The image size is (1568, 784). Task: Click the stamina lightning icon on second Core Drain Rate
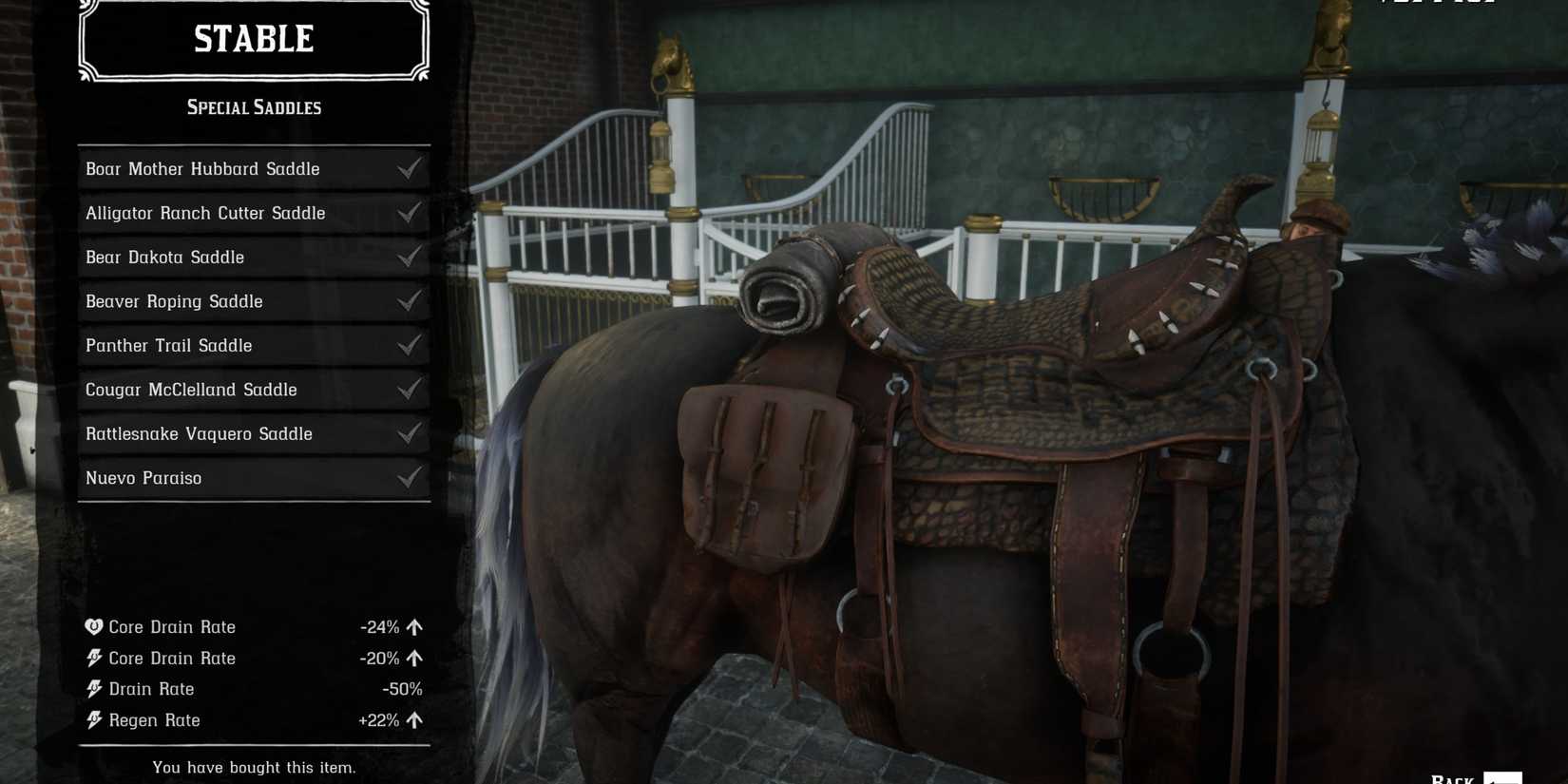[x=93, y=658]
